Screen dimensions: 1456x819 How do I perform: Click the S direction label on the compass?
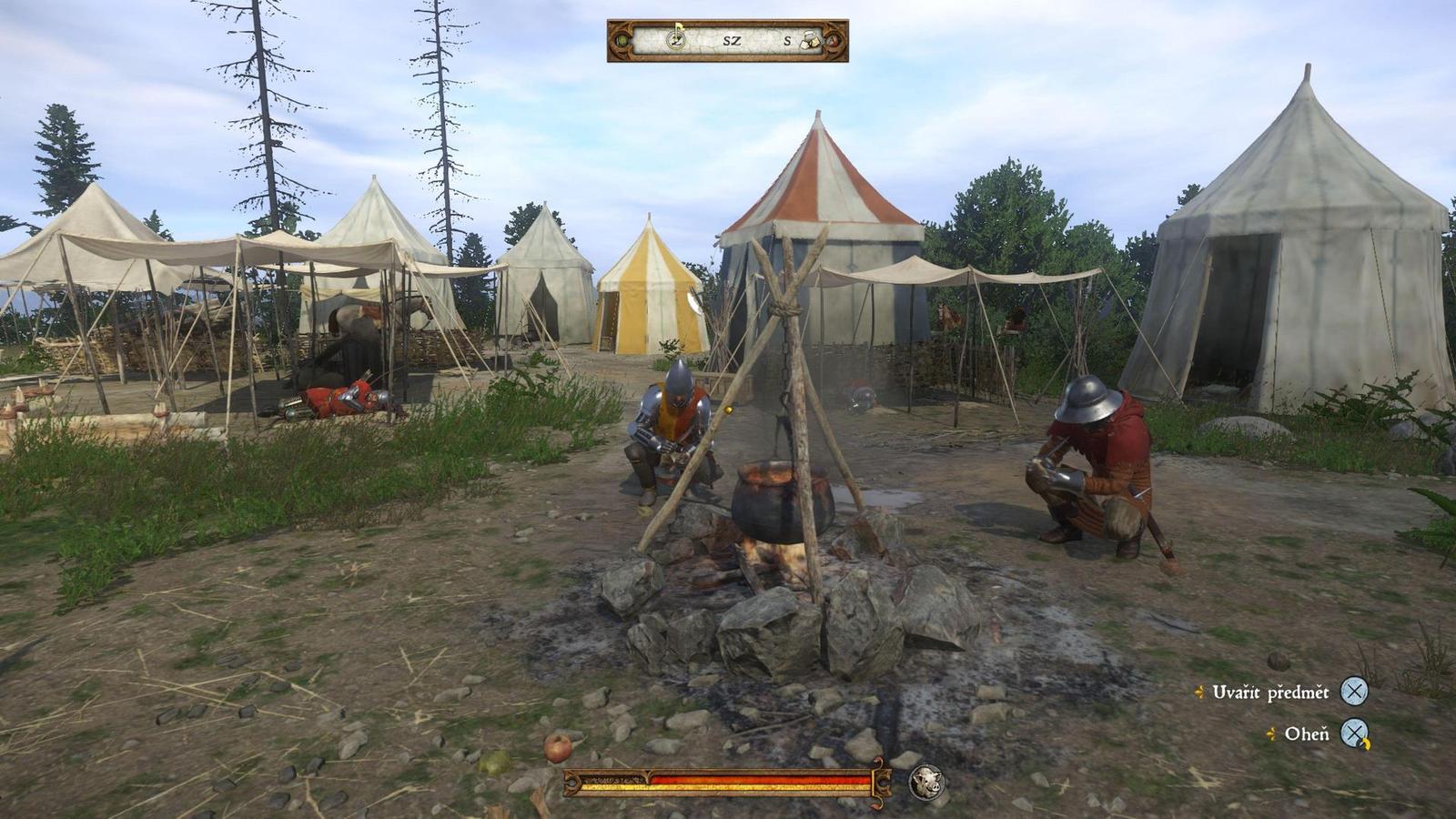789,40
